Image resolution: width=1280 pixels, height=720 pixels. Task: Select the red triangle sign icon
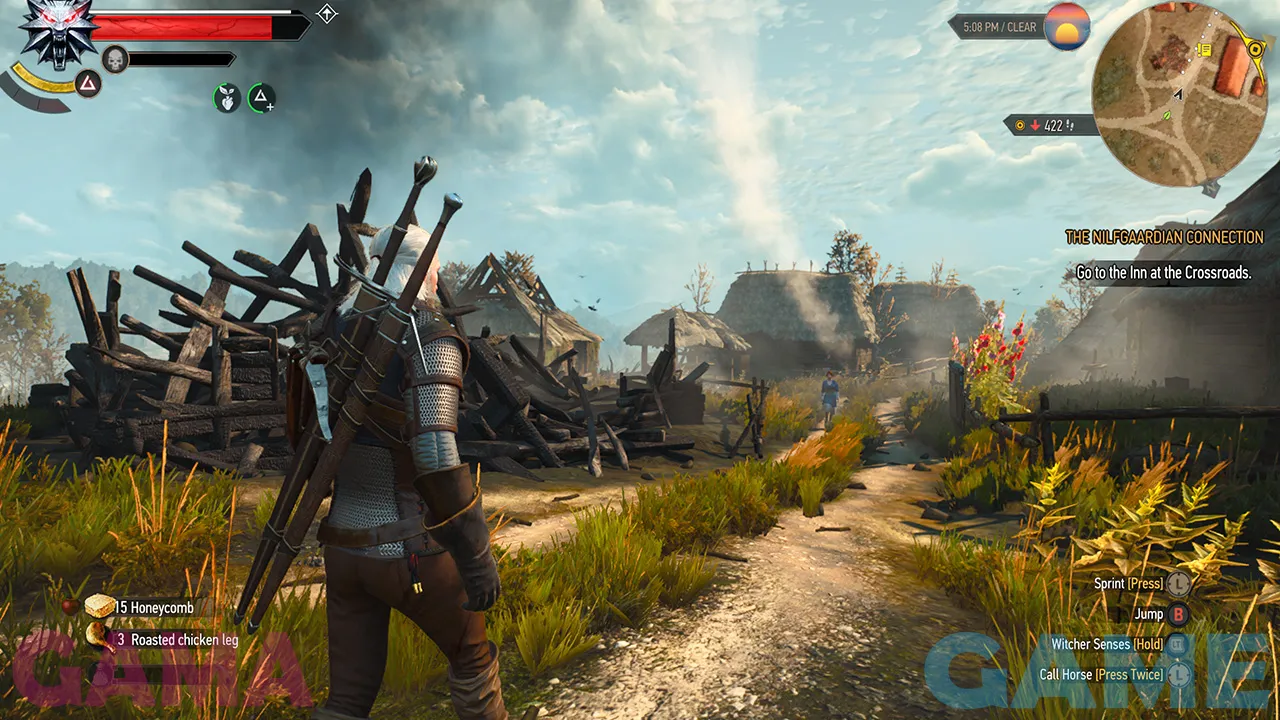(x=88, y=84)
